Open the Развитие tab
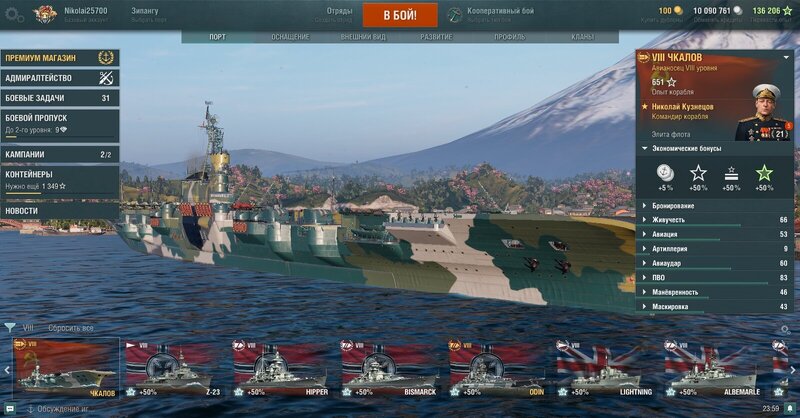The height and width of the screenshot is (418, 800). (x=436, y=37)
